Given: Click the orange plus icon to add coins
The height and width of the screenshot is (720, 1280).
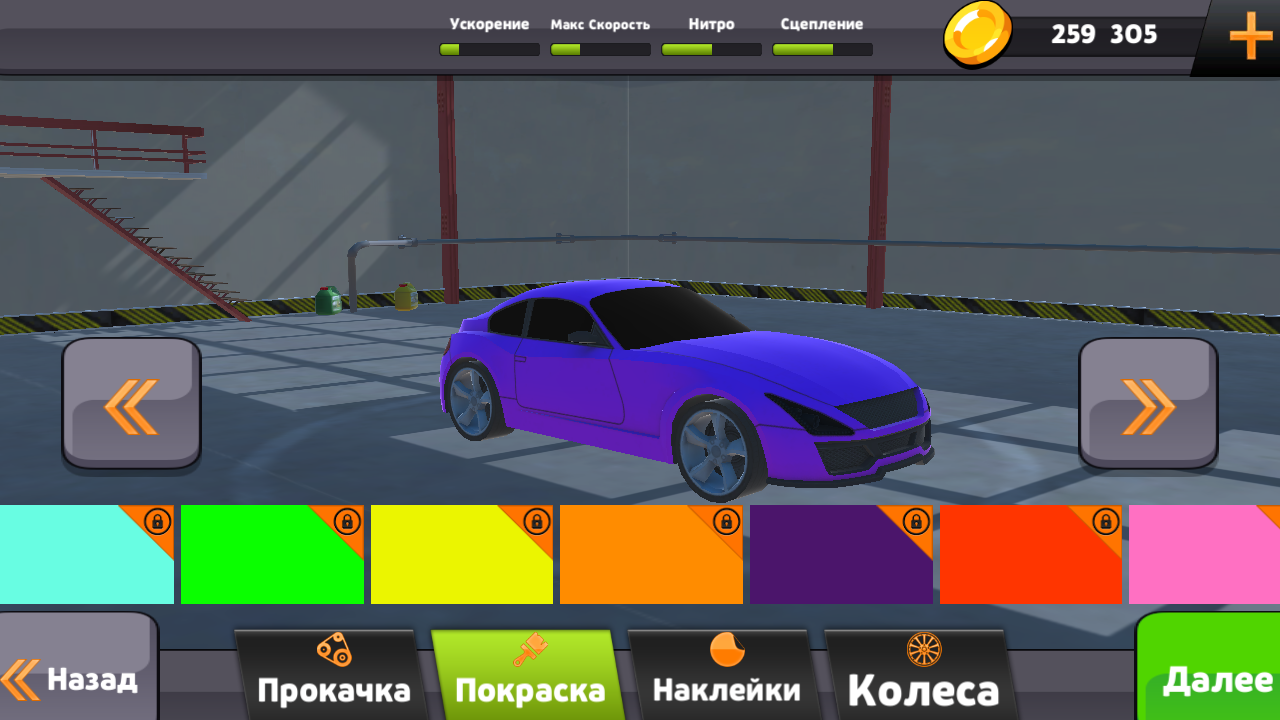Looking at the screenshot, I should tap(1248, 38).
